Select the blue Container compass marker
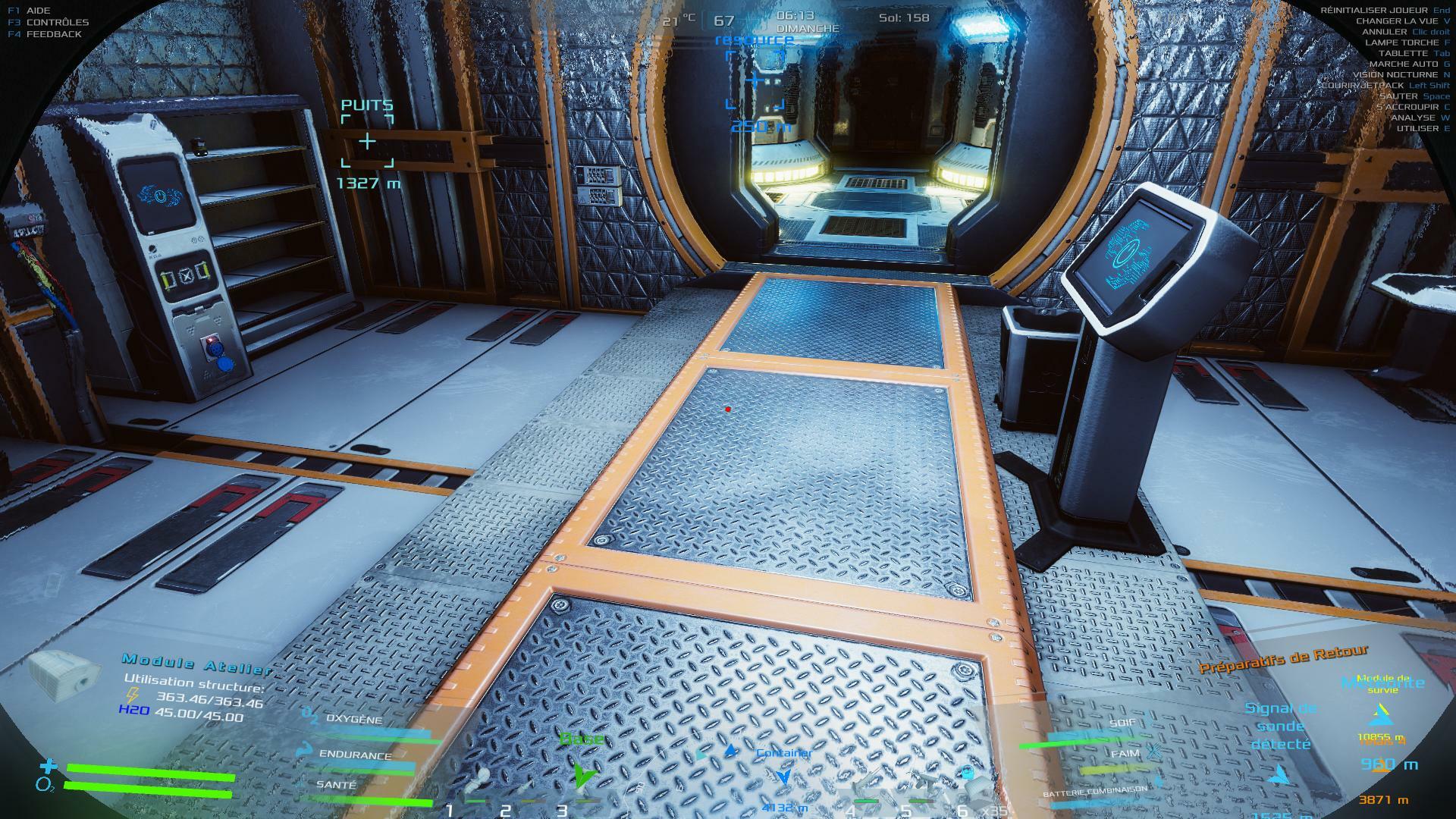 click(x=785, y=775)
